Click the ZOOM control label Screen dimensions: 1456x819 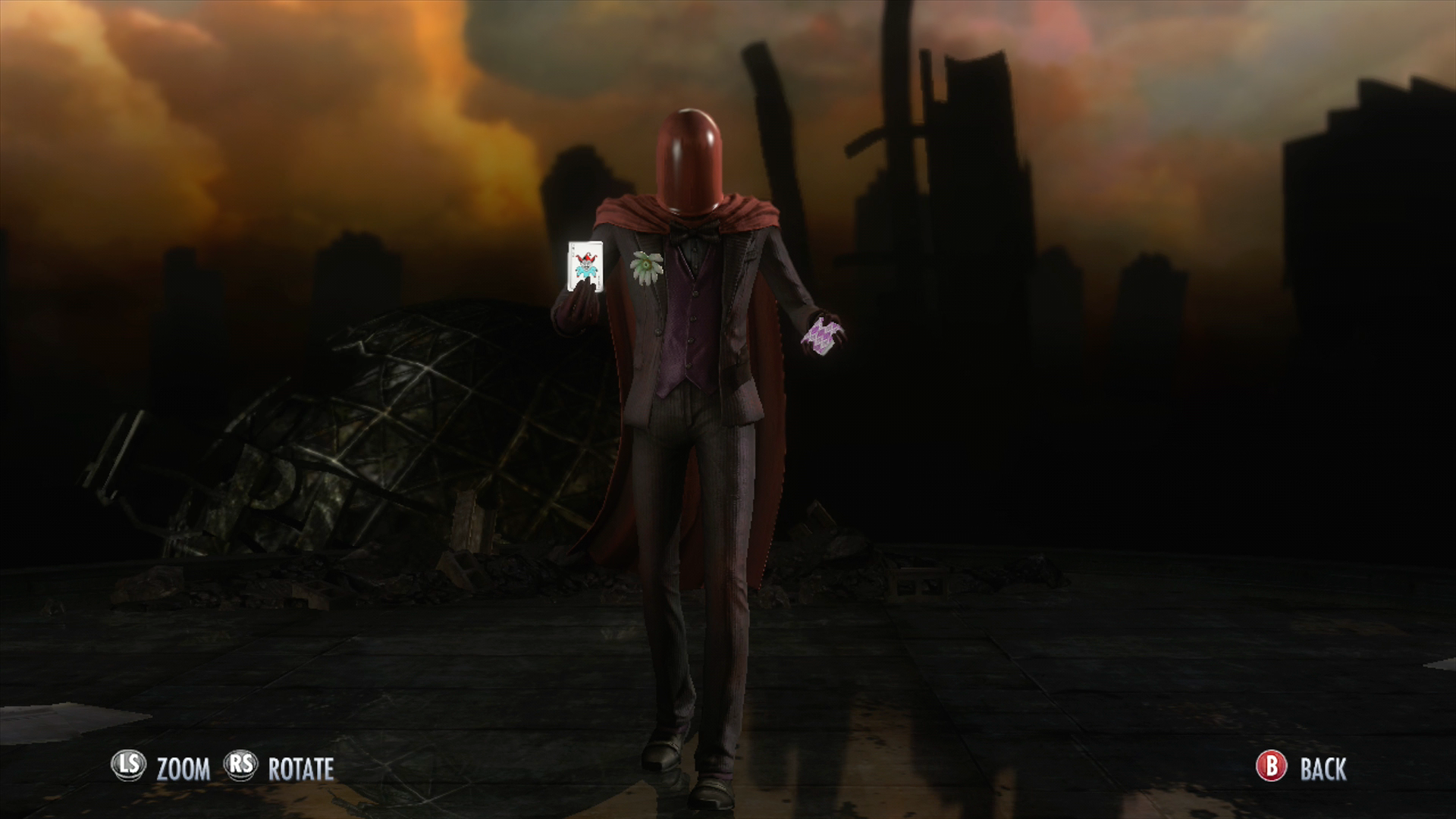pyautogui.click(x=182, y=767)
